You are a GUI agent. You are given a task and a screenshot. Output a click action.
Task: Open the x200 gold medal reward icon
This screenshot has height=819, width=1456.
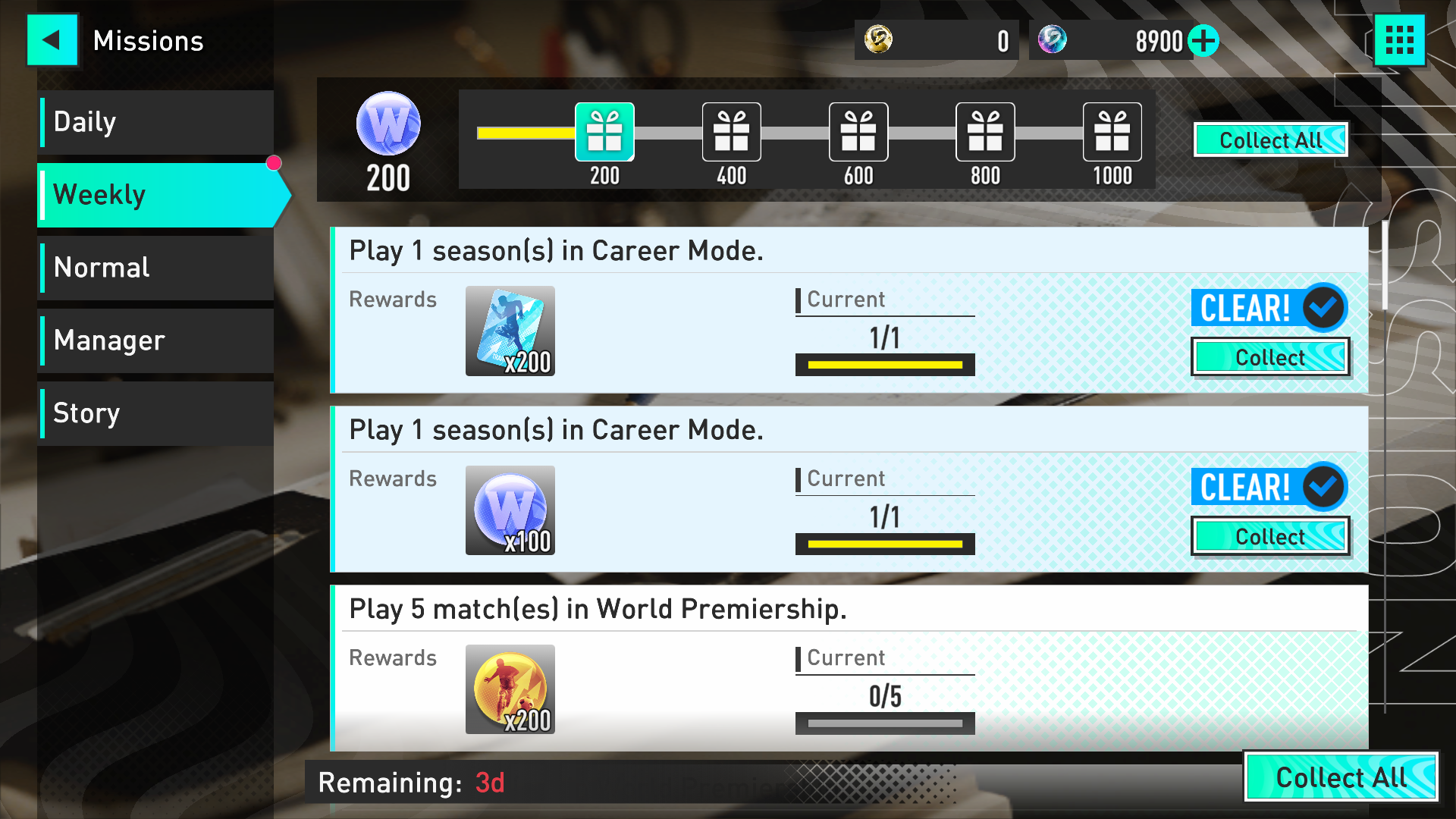510,689
